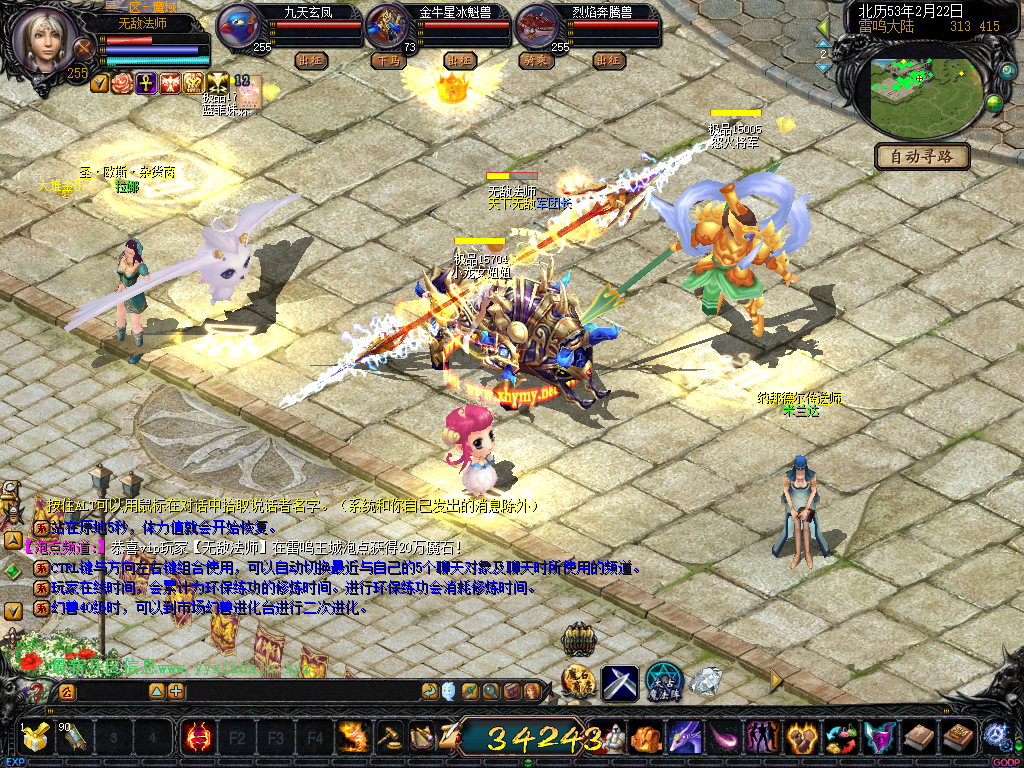Open the world map globe icon
The image size is (1024, 768).
pyautogui.click(x=995, y=103)
